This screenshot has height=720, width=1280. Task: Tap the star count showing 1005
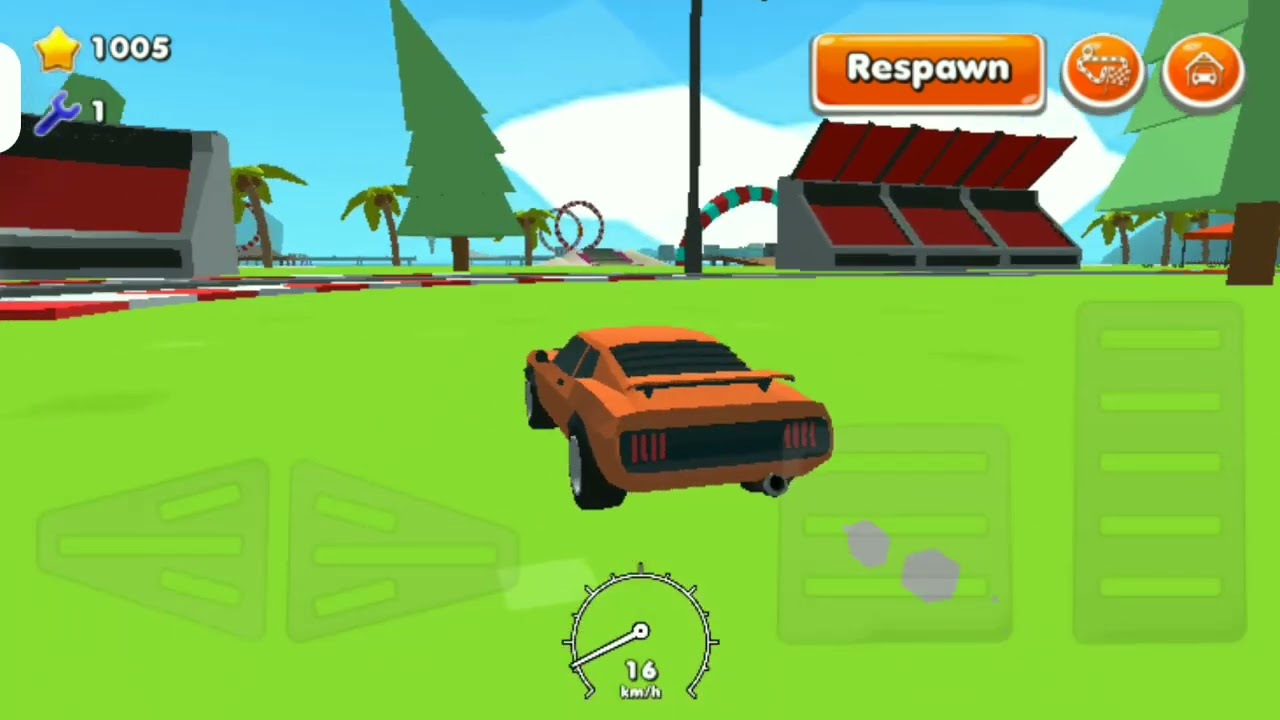pos(130,49)
